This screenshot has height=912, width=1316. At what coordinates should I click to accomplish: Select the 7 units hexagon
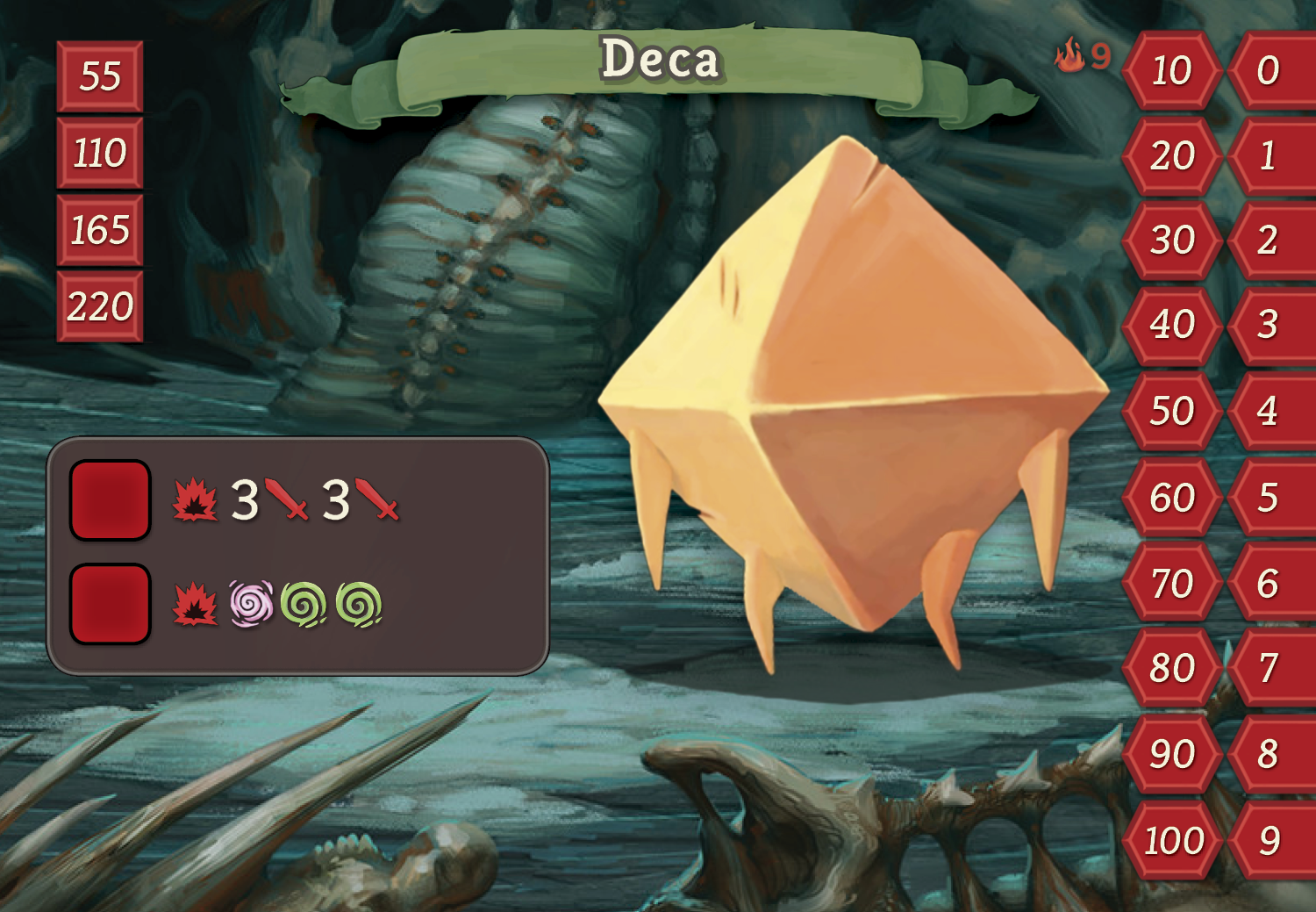pyautogui.click(x=1269, y=668)
